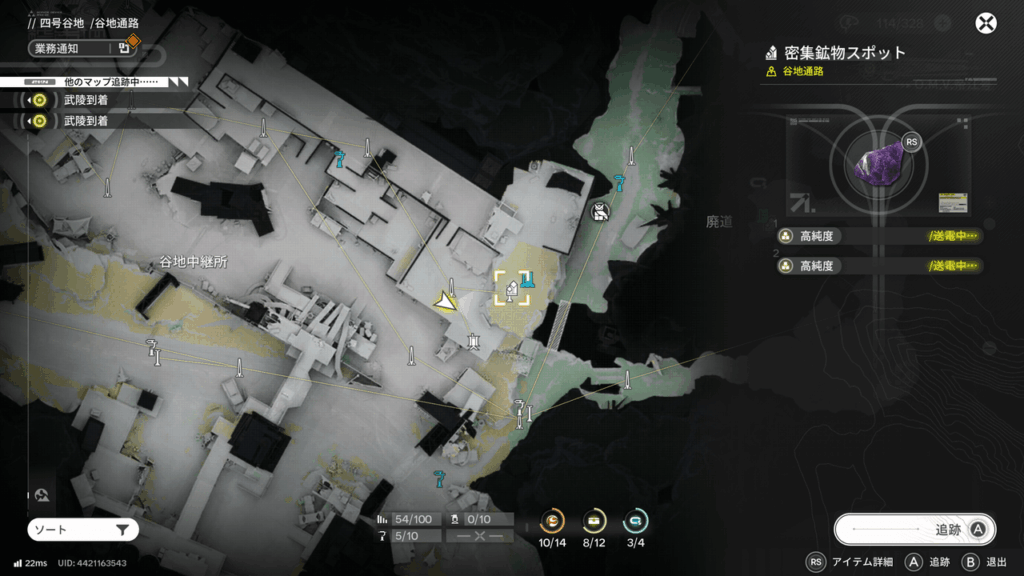Open the 業務通知 notifications button

(82, 47)
